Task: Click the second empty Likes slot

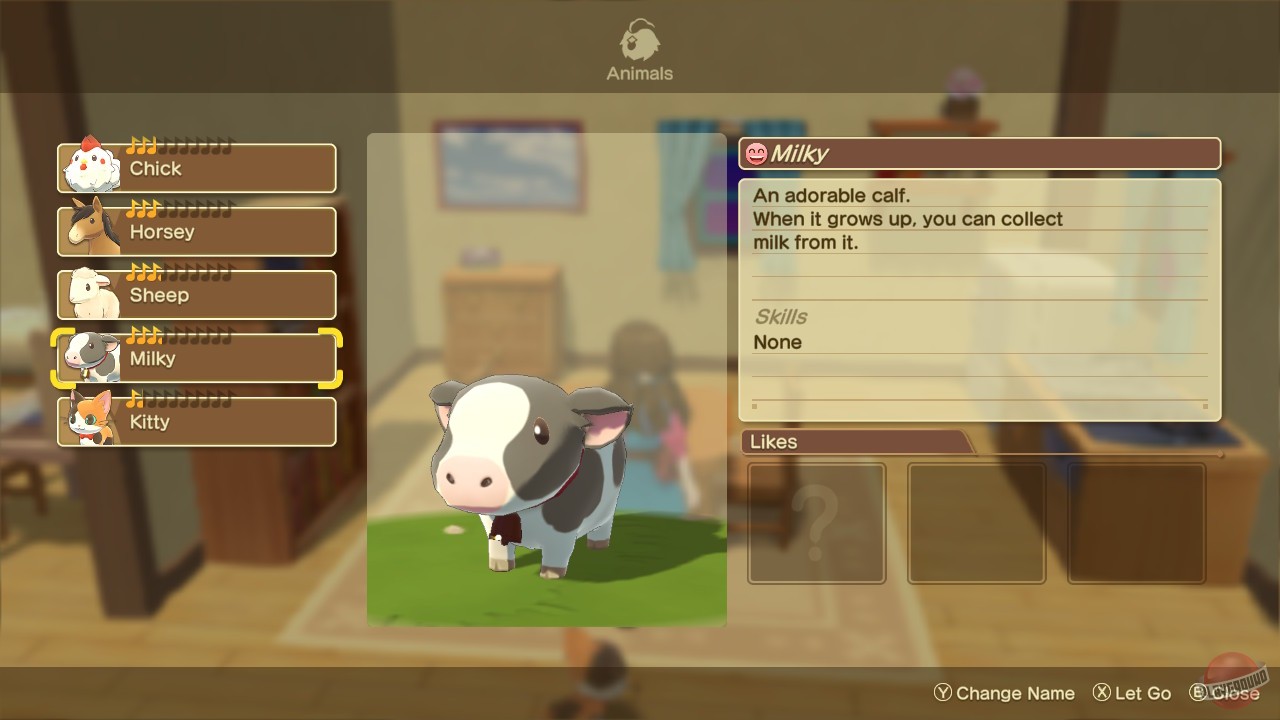Action: pyautogui.click(x=976, y=522)
